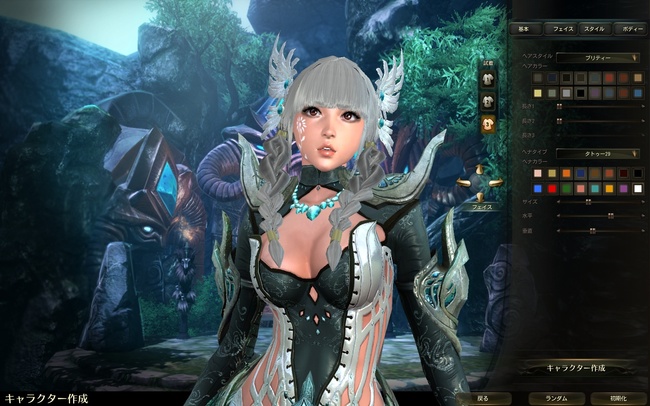Confirm with the キャラクター作成 button

pyautogui.click(x=576, y=368)
